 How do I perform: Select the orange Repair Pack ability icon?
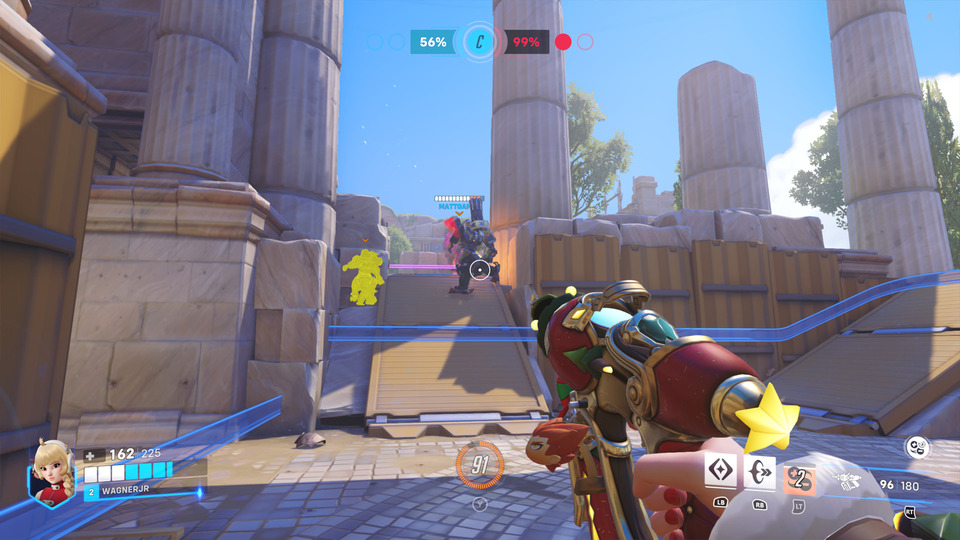pos(799,478)
